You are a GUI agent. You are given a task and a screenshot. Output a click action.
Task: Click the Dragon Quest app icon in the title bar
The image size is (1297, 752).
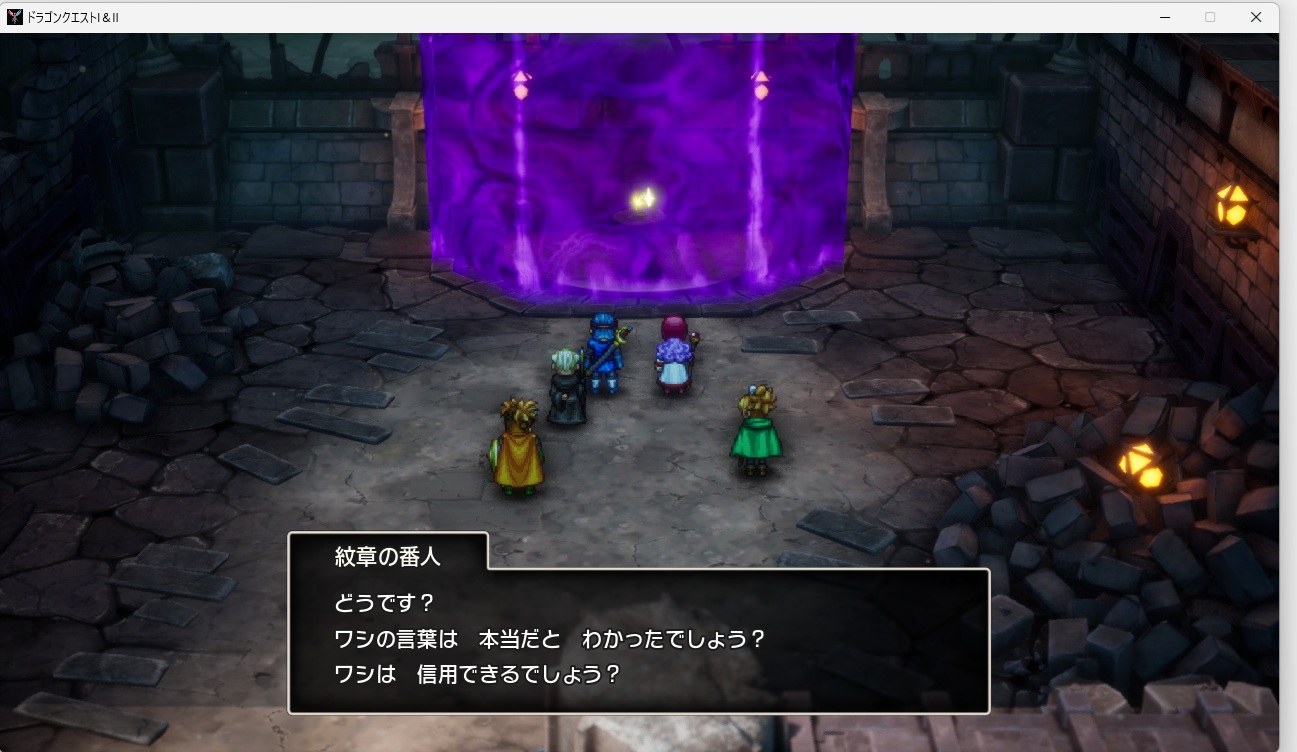point(14,16)
